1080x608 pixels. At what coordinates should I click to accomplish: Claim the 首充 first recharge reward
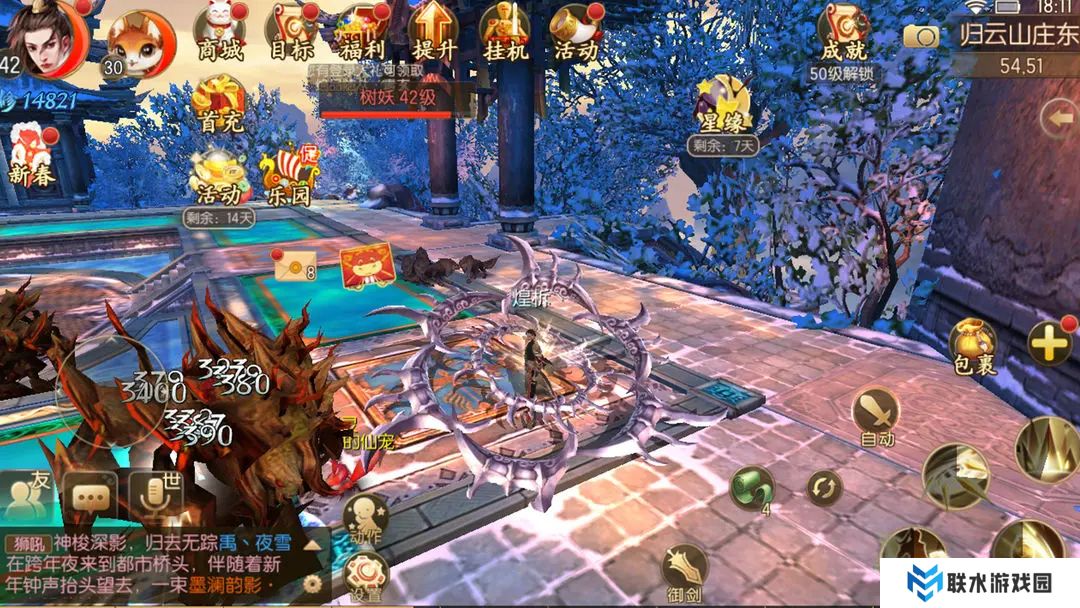220,105
